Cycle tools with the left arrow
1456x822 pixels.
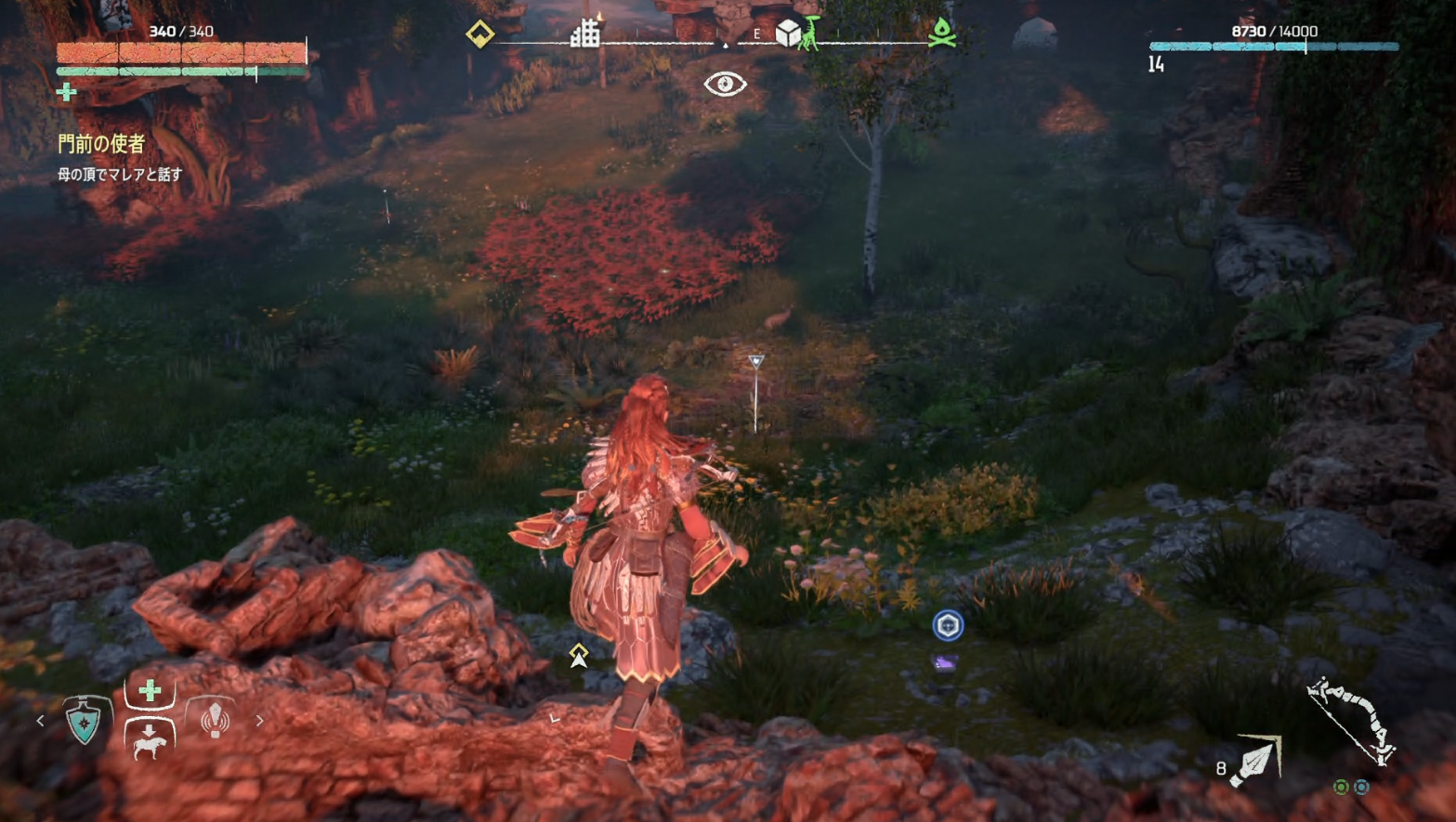coord(40,720)
